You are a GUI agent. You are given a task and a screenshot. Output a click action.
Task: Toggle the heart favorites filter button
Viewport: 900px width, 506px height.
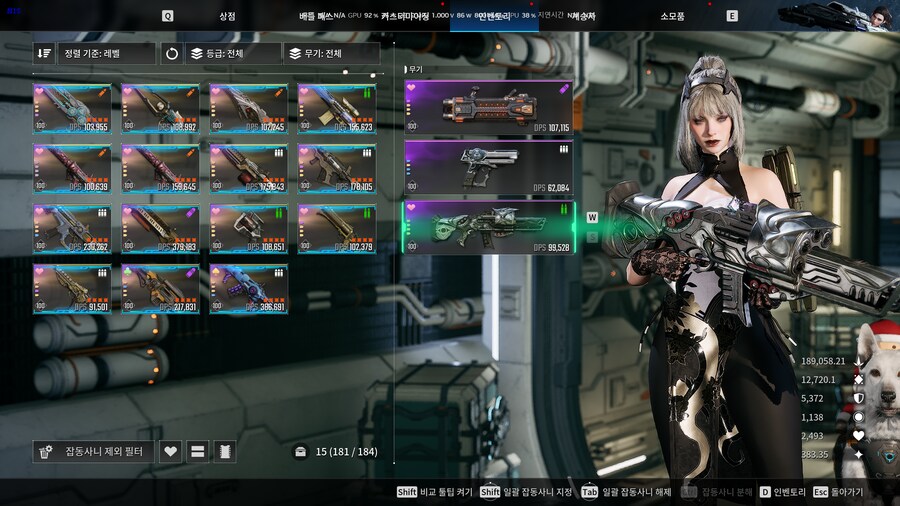pos(171,452)
